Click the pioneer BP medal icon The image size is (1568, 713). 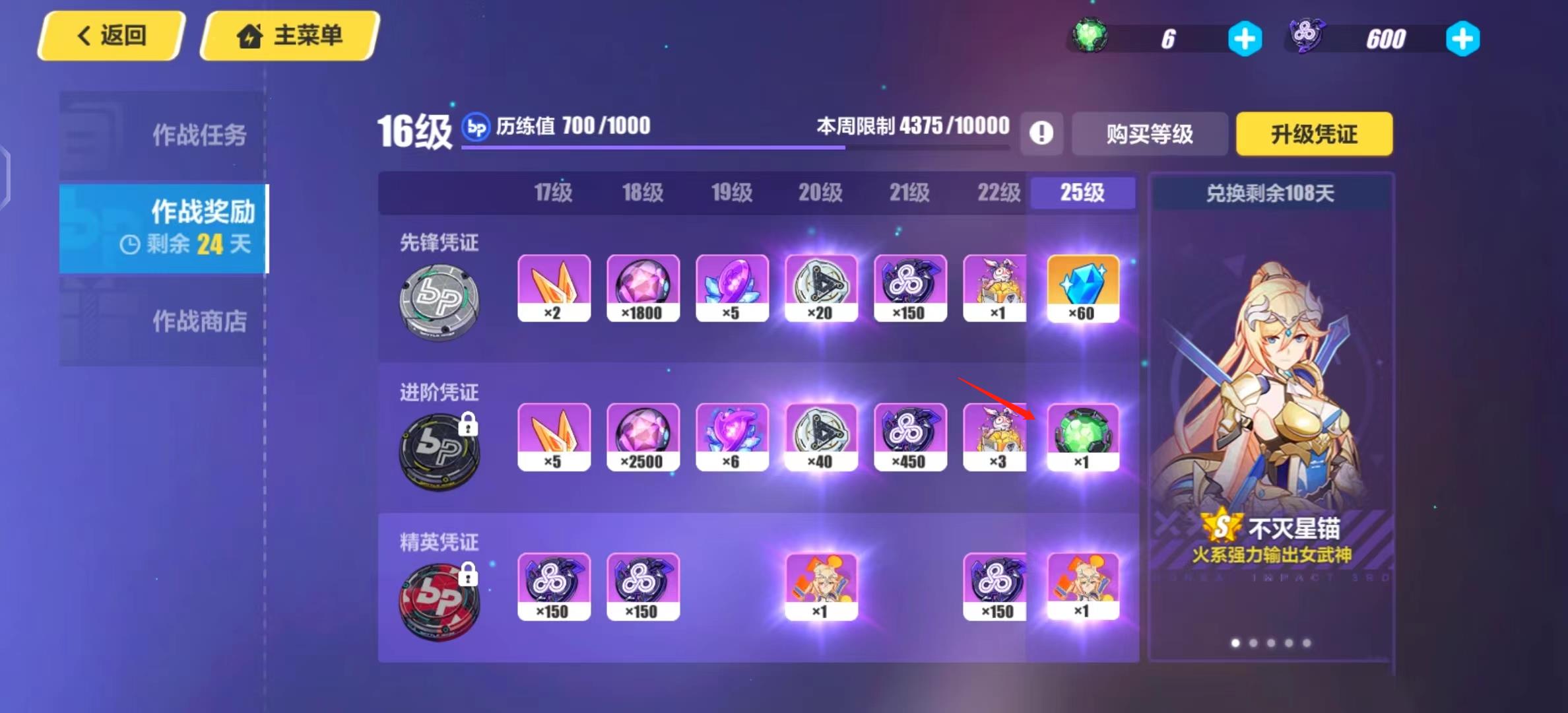coord(440,300)
